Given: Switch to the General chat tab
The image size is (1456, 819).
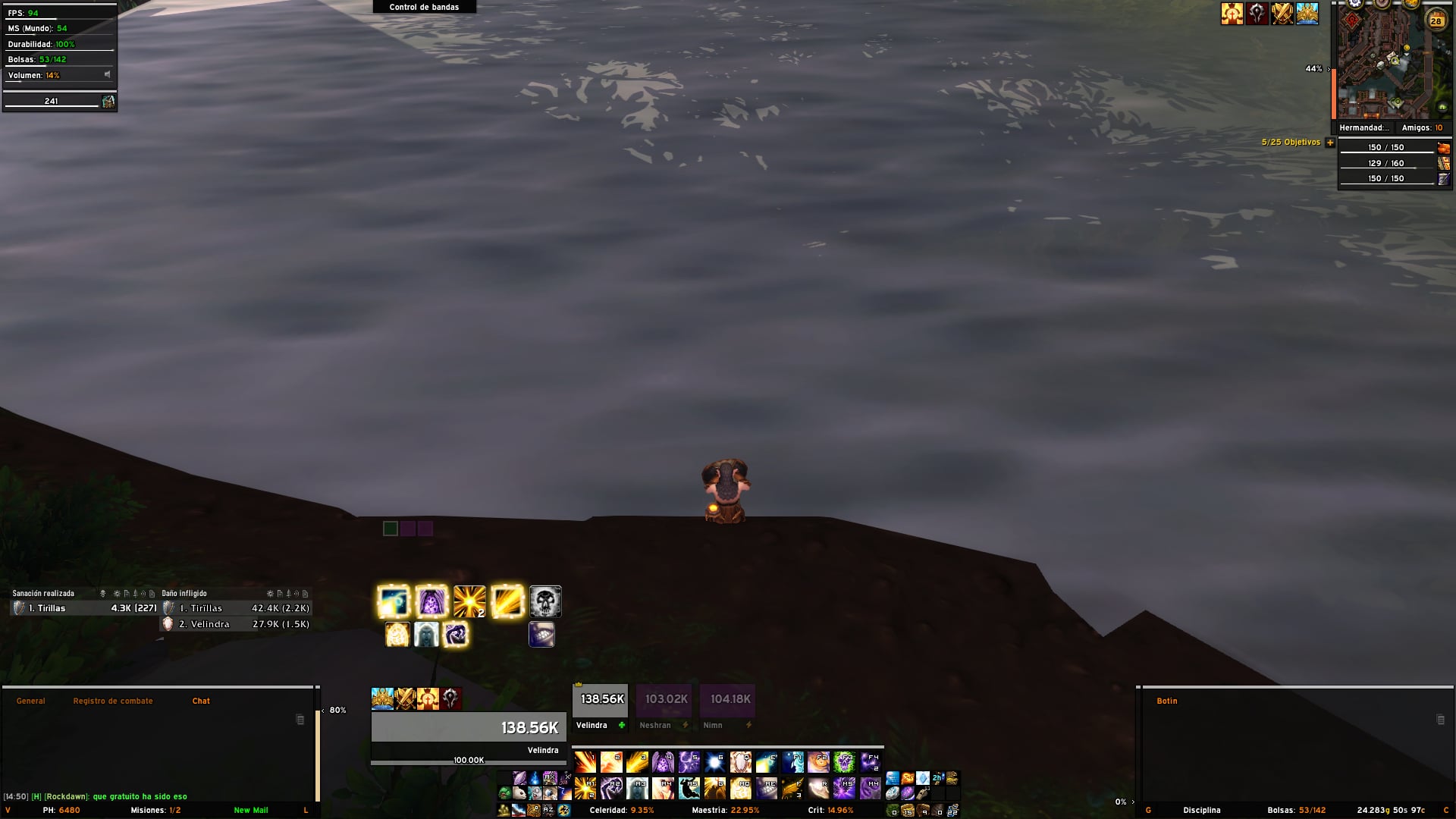Looking at the screenshot, I should (x=31, y=701).
